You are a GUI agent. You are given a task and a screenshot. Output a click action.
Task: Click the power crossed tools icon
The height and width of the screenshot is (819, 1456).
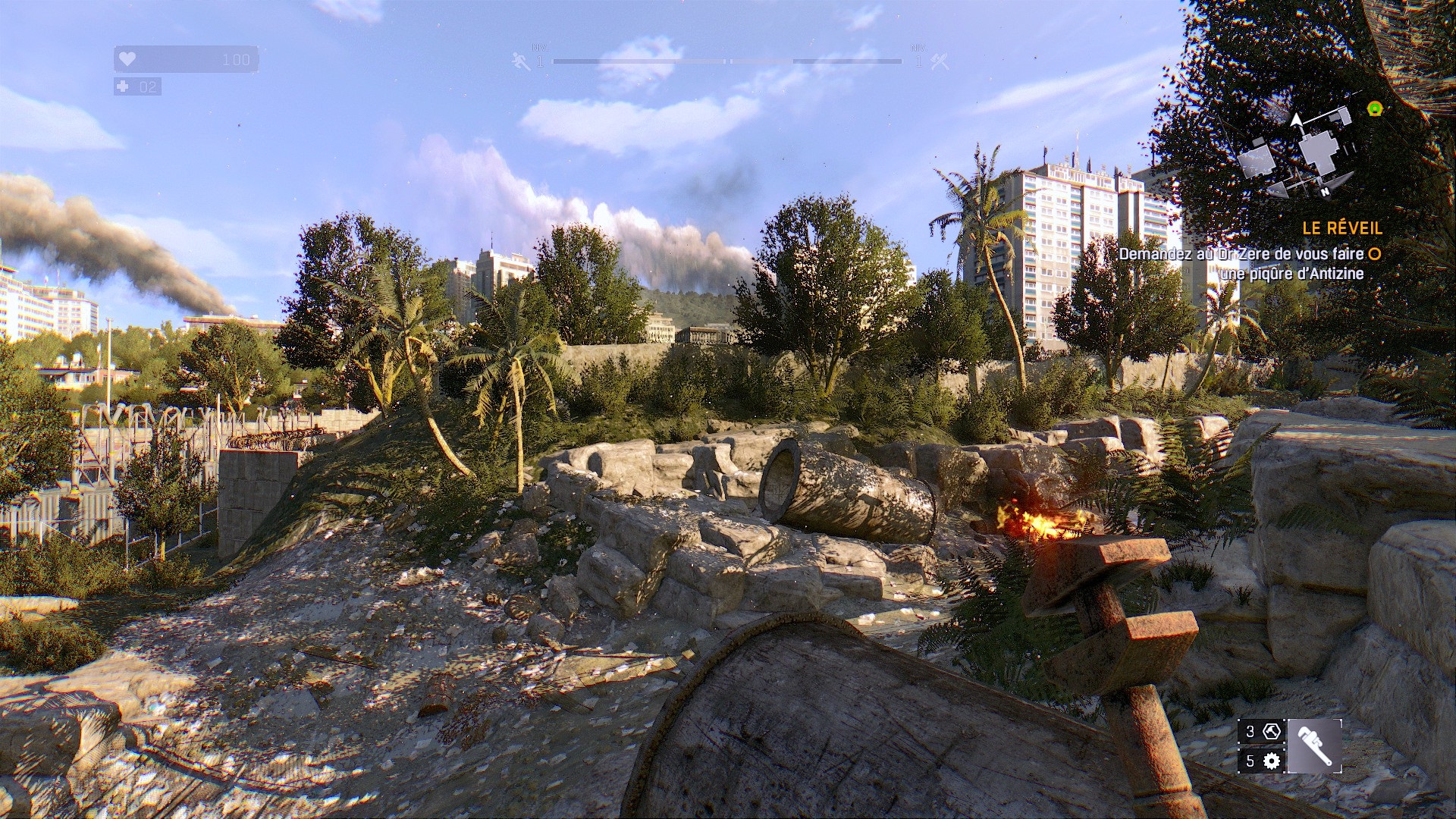tap(940, 61)
